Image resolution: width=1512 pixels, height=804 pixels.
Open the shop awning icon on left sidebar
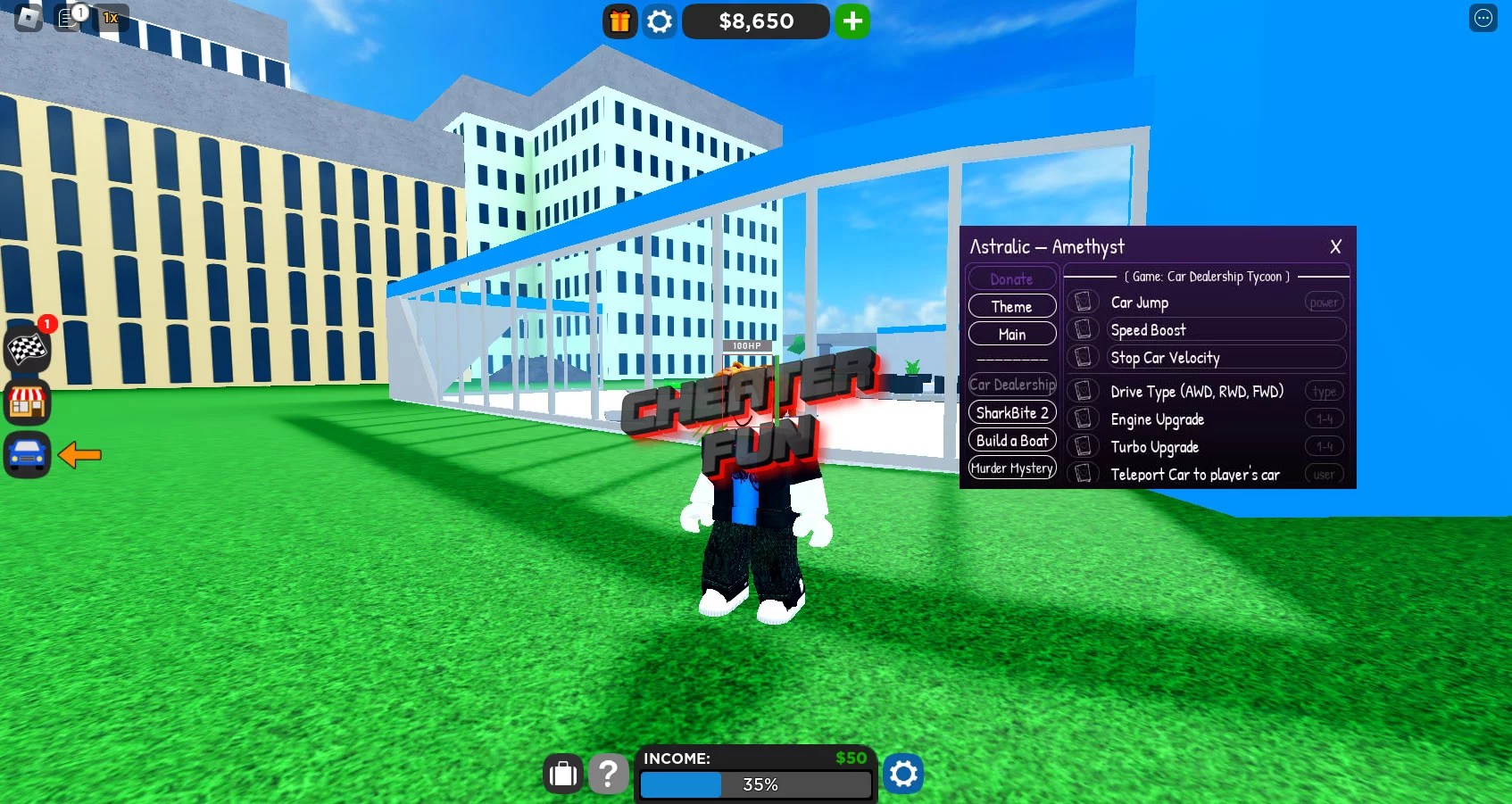pos(28,402)
